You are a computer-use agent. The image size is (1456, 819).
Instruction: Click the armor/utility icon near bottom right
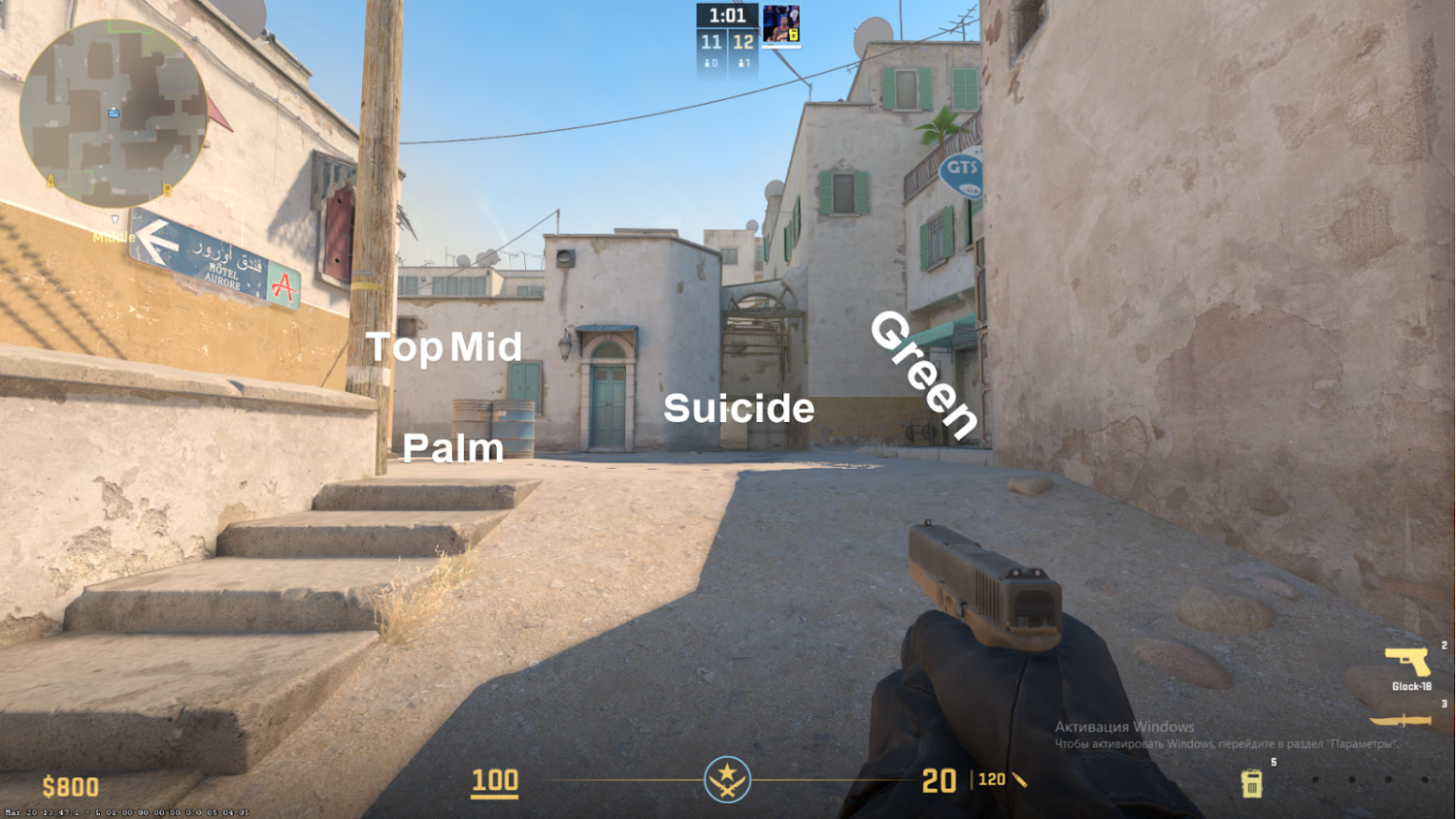click(1251, 782)
